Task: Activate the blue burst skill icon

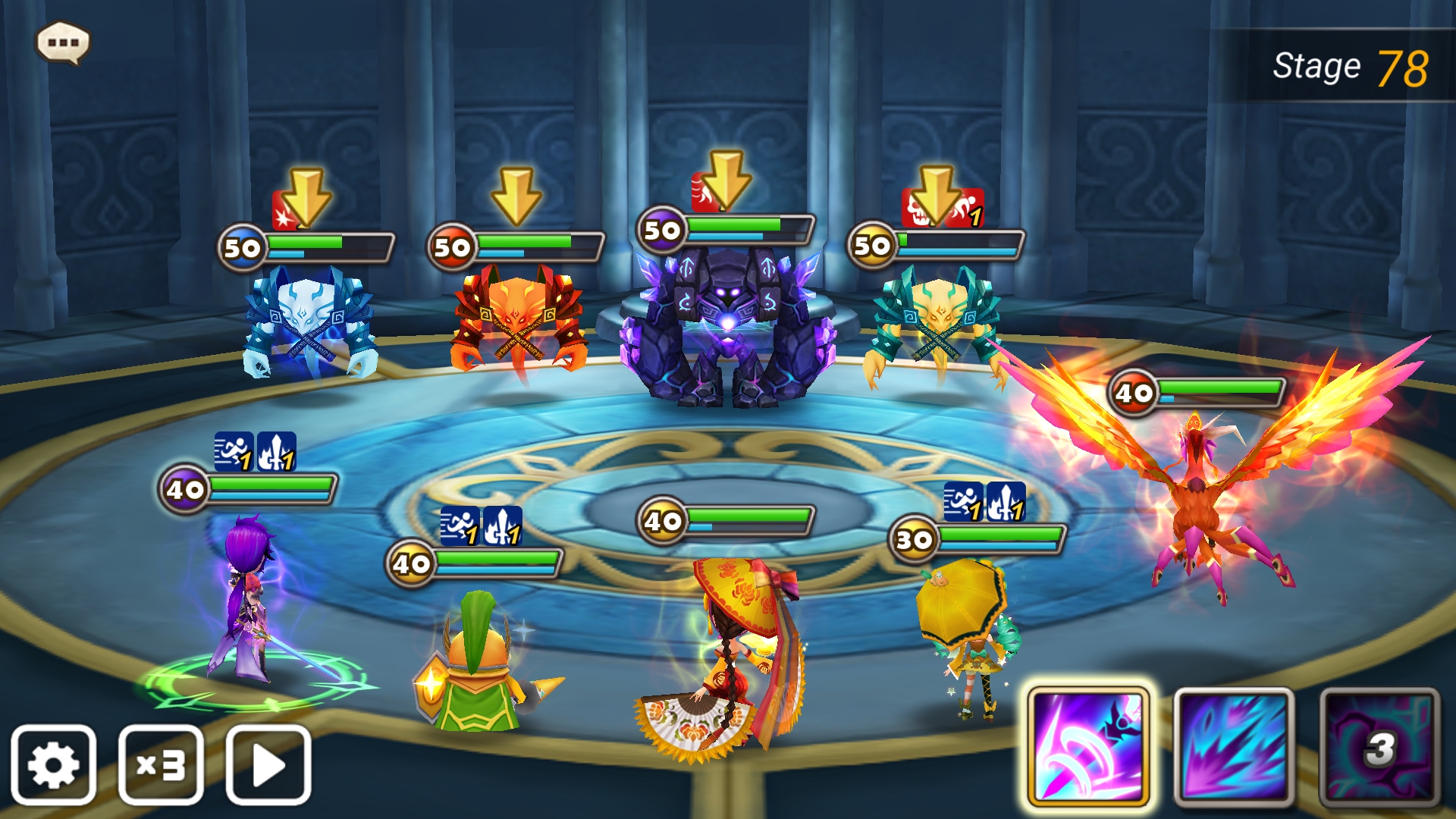Action: [1234, 747]
